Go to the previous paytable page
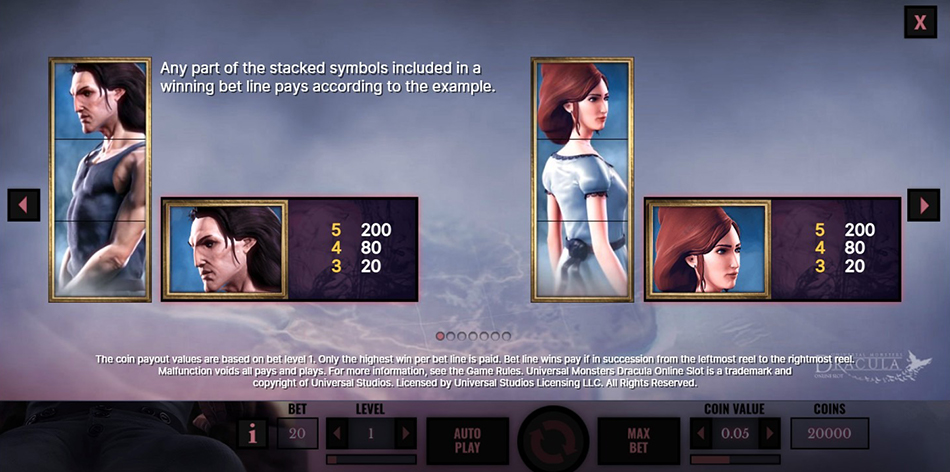Screen dimensions: 950x472 pos(23,205)
